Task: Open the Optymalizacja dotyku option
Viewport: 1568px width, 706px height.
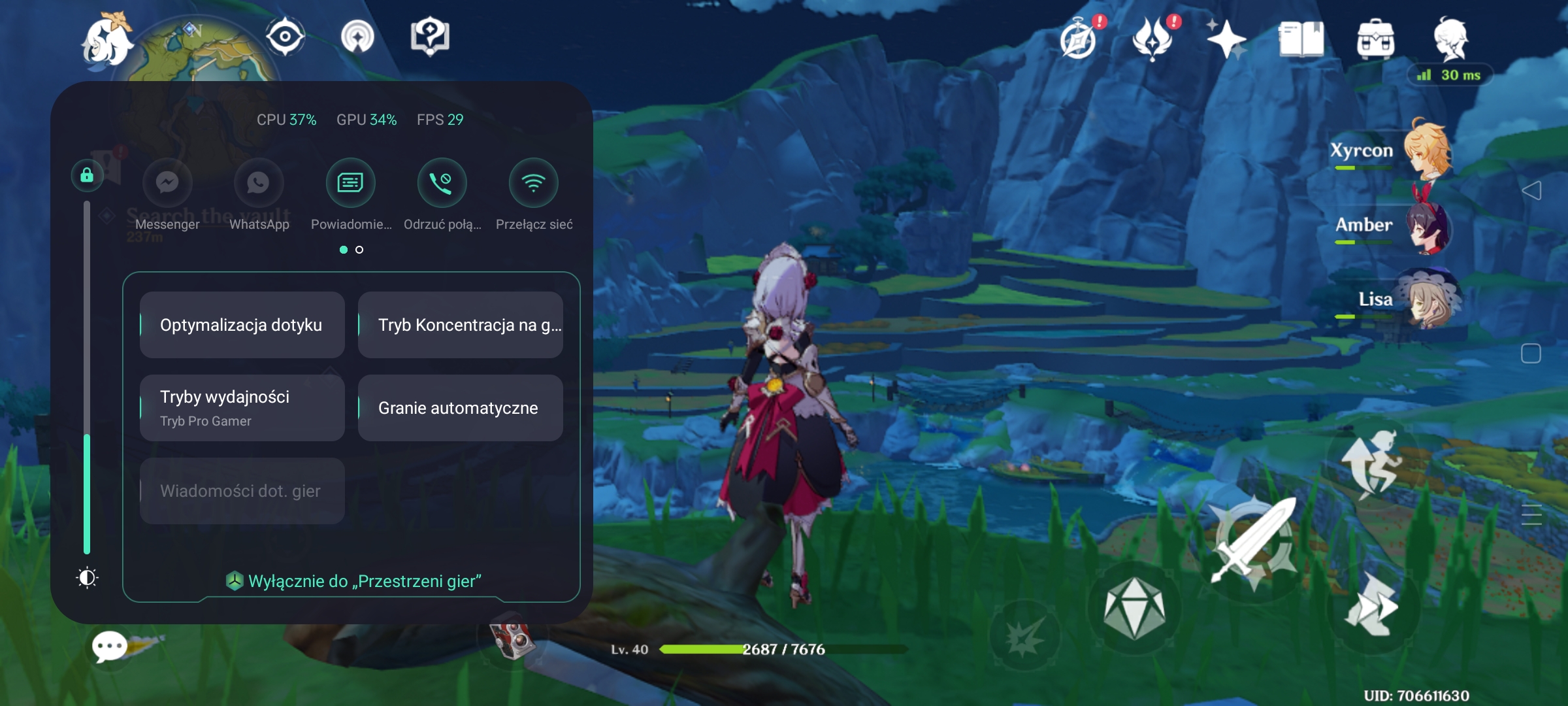Action: click(242, 325)
